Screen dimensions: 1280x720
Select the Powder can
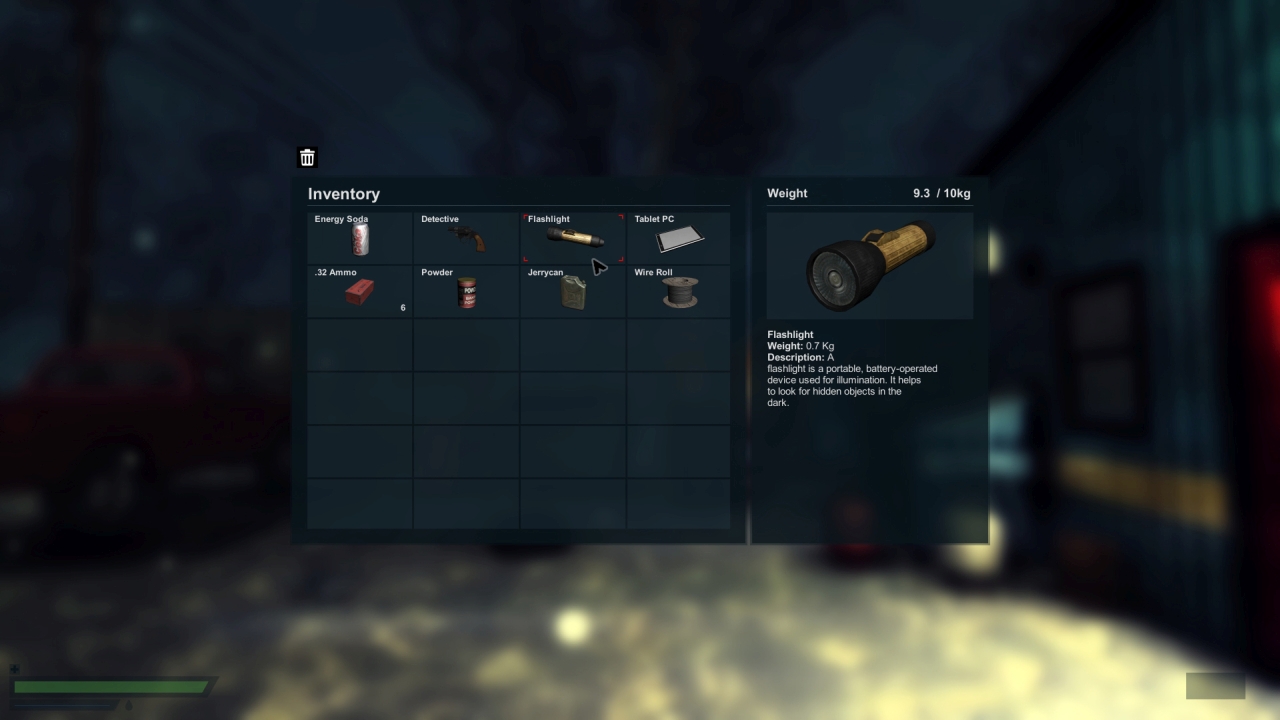pyautogui.click(x=466, y=291)
